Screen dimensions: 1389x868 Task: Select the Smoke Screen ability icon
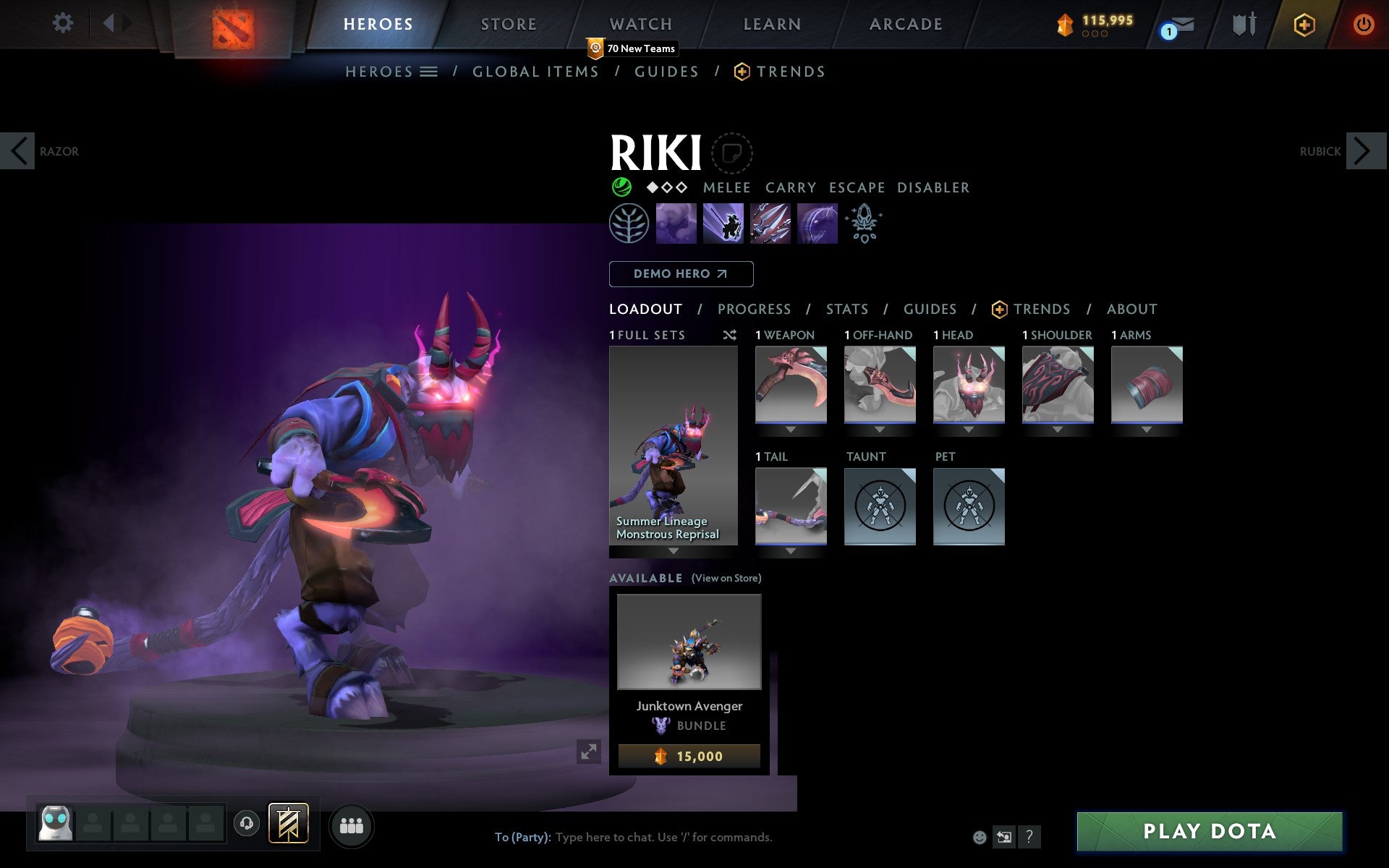tap(676, 223)
